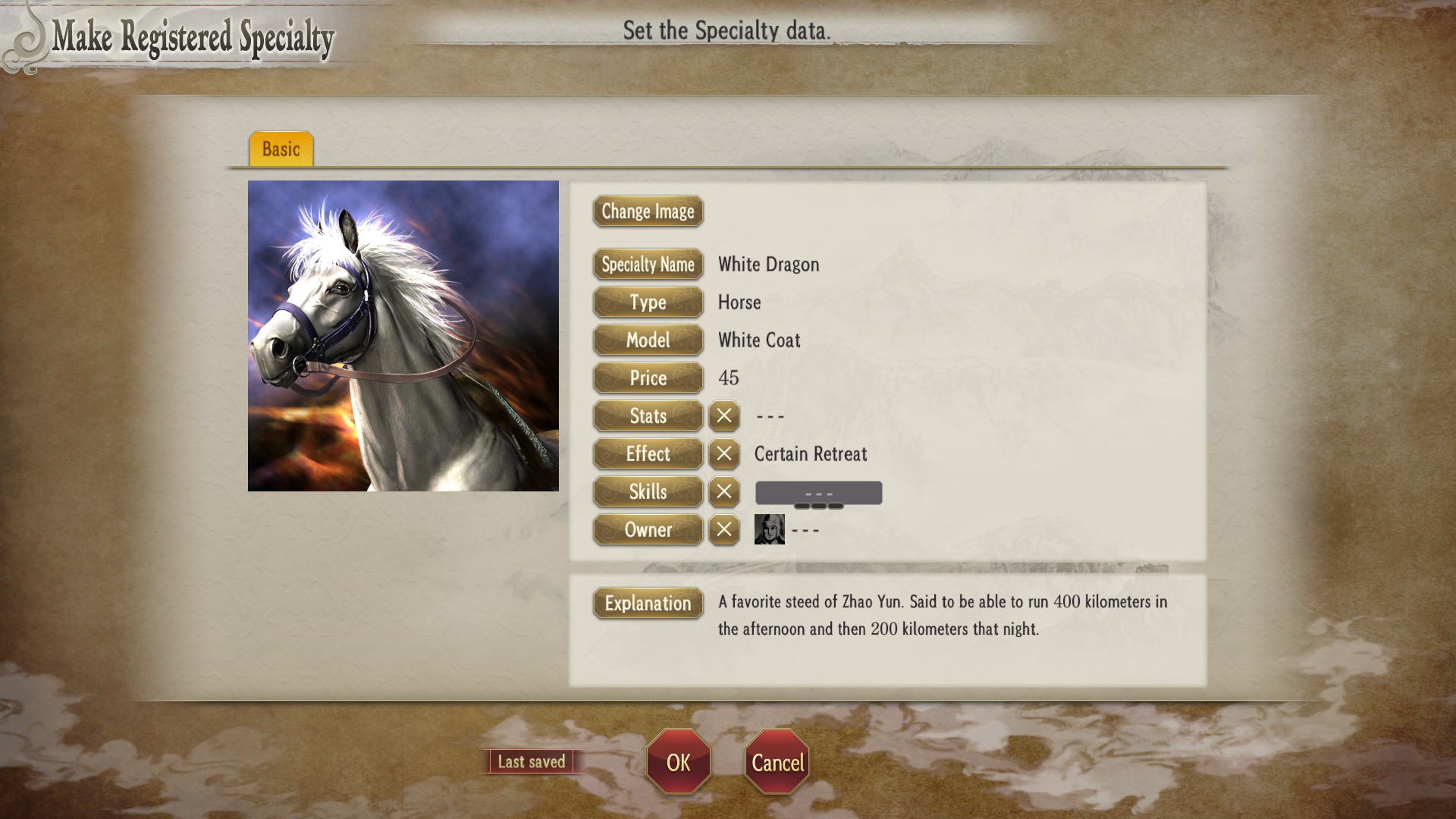This screenshot has width=1456, height=819.
Task: Load the Last saved data
Action: (x=531, y=761)
